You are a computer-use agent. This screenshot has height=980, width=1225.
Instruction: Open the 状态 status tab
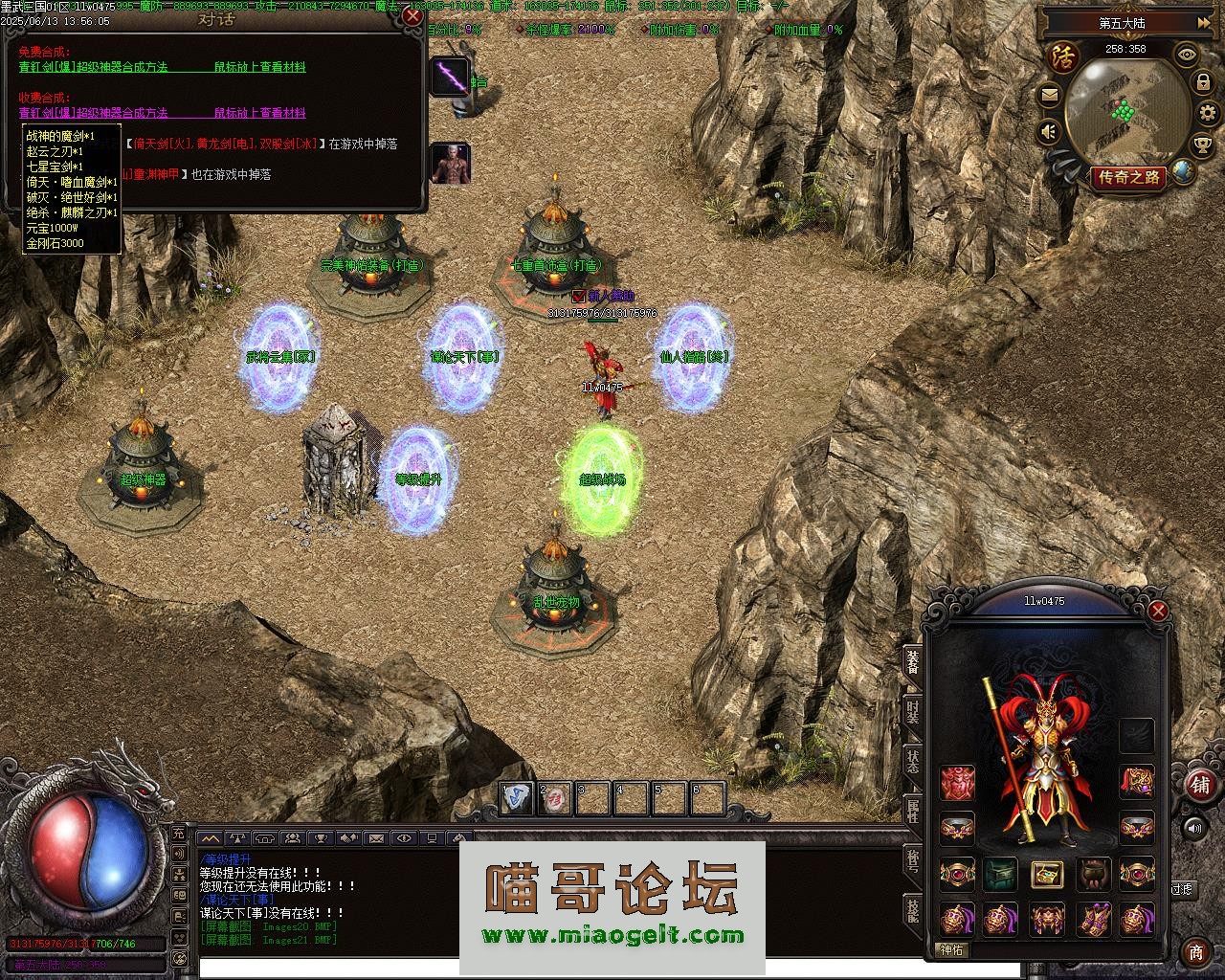click(913, 762)
